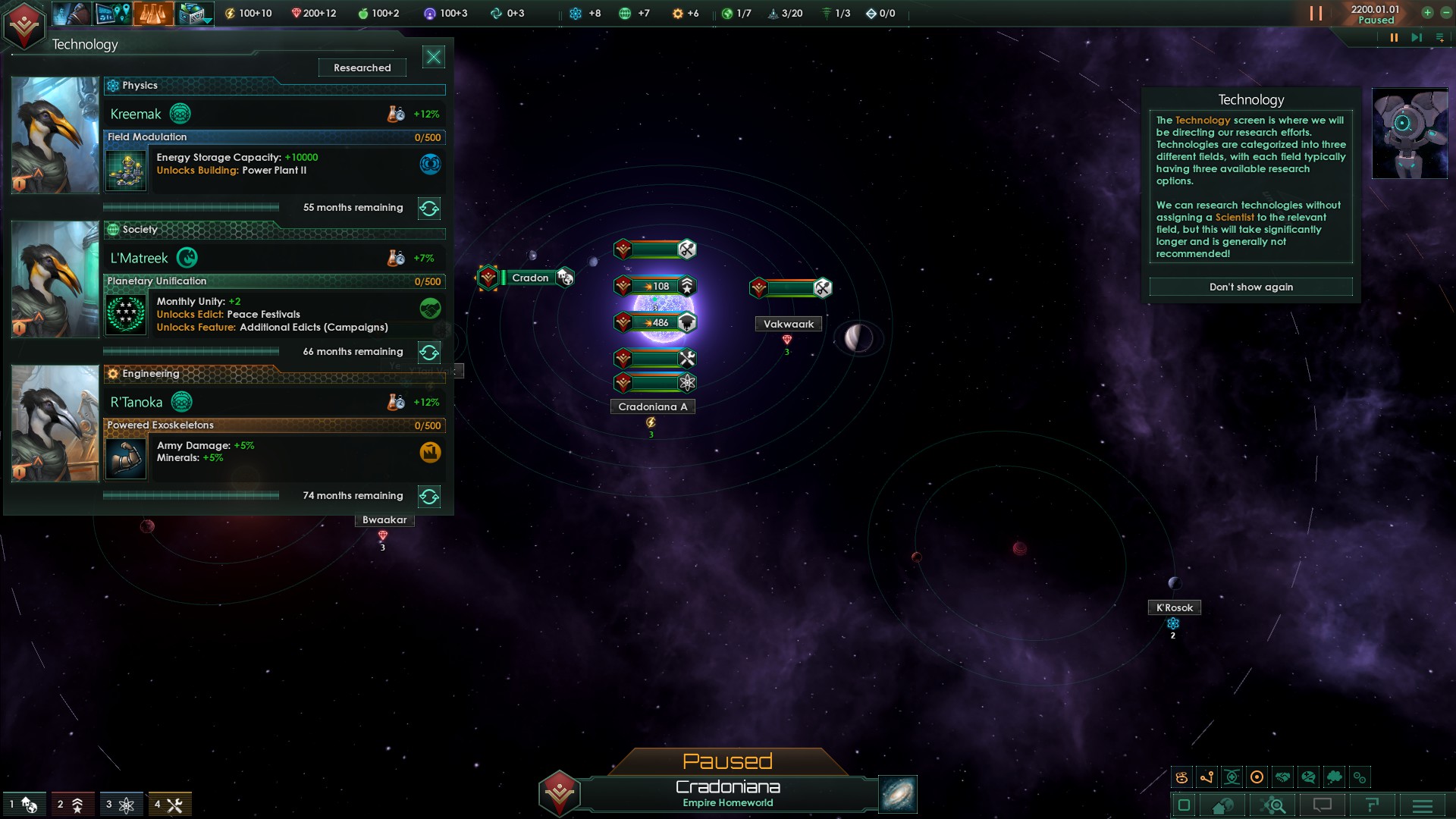Image resolution: width=1456 pixels, height=819 pixels.
Task: Select scientist Kreemak's portrait
Action: click(55, 135)
